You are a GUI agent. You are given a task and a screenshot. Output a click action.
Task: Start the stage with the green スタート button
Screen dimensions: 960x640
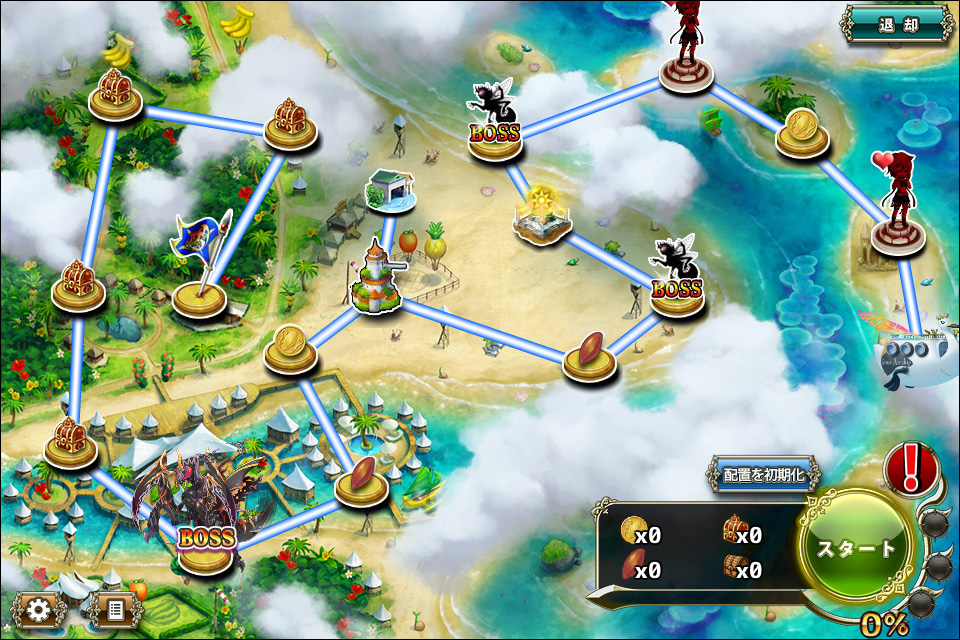click(x=857, y=549)
